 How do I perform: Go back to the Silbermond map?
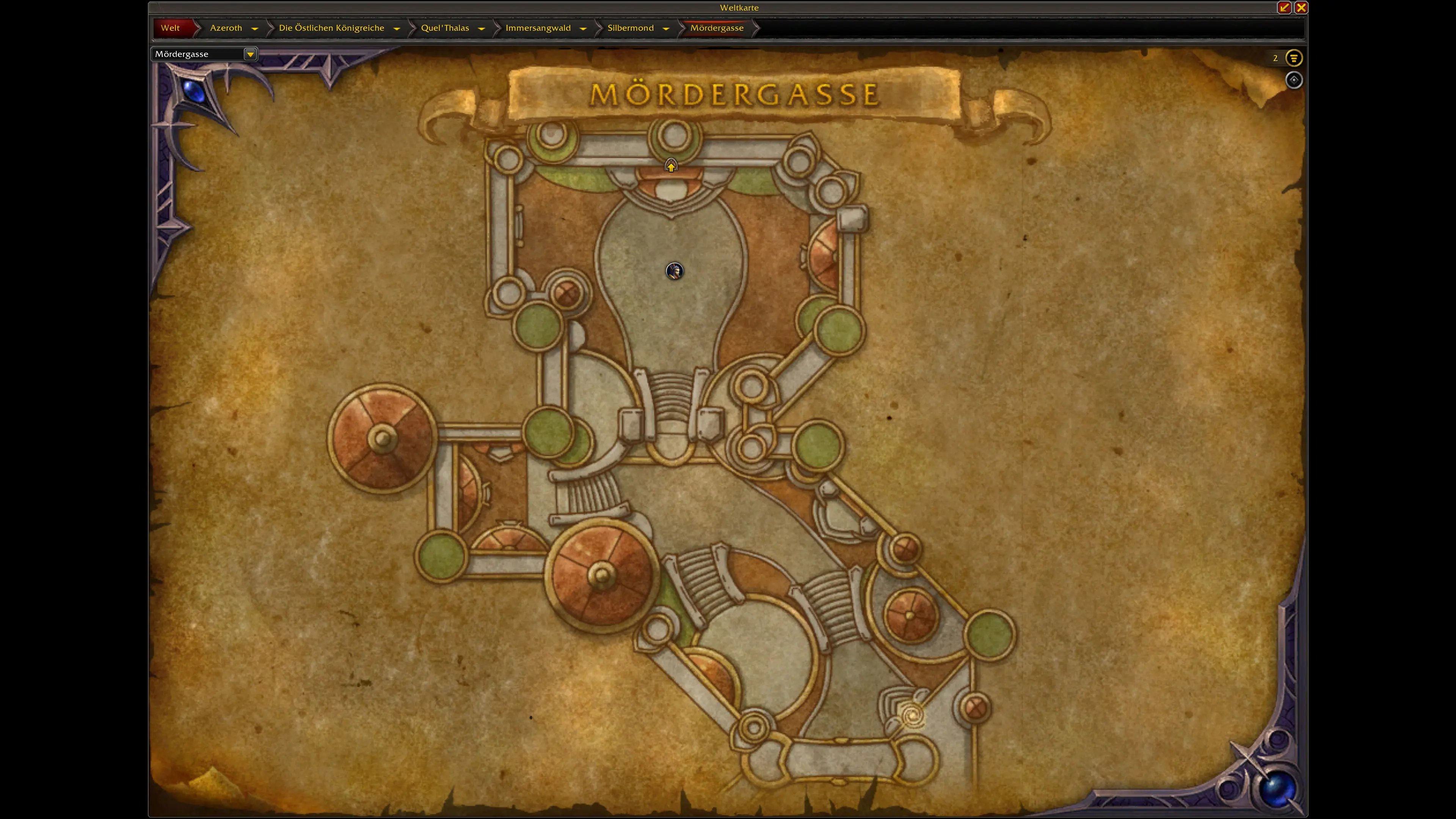pos(630,28)
